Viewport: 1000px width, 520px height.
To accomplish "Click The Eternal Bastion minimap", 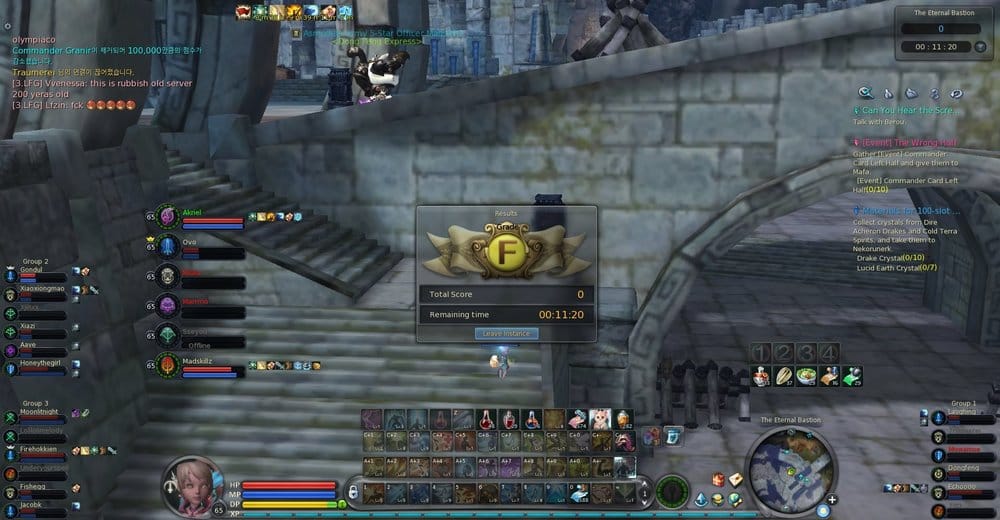I will (x=790, y=464).
